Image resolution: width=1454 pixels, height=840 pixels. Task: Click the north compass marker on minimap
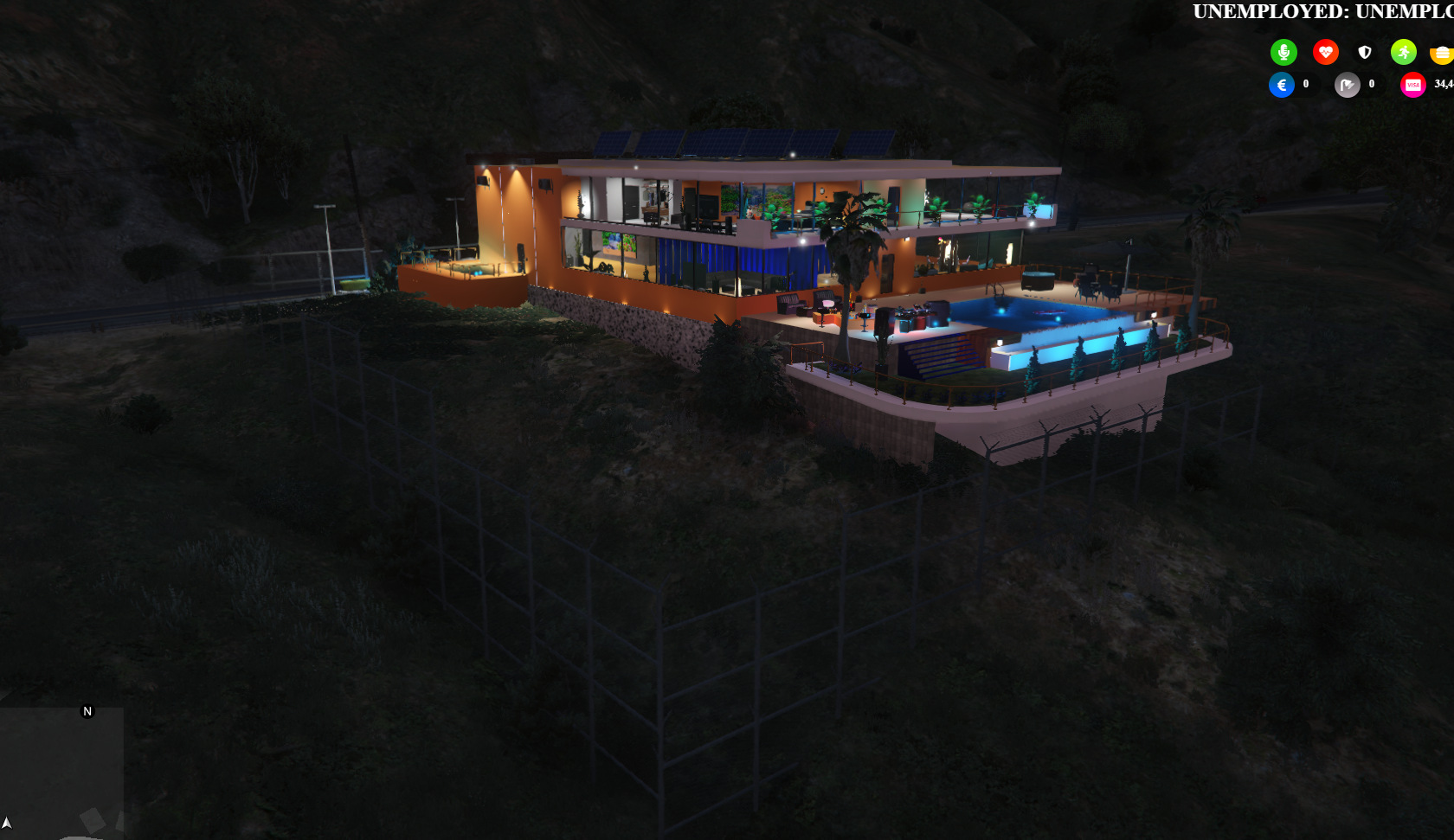tap(87, 711)
